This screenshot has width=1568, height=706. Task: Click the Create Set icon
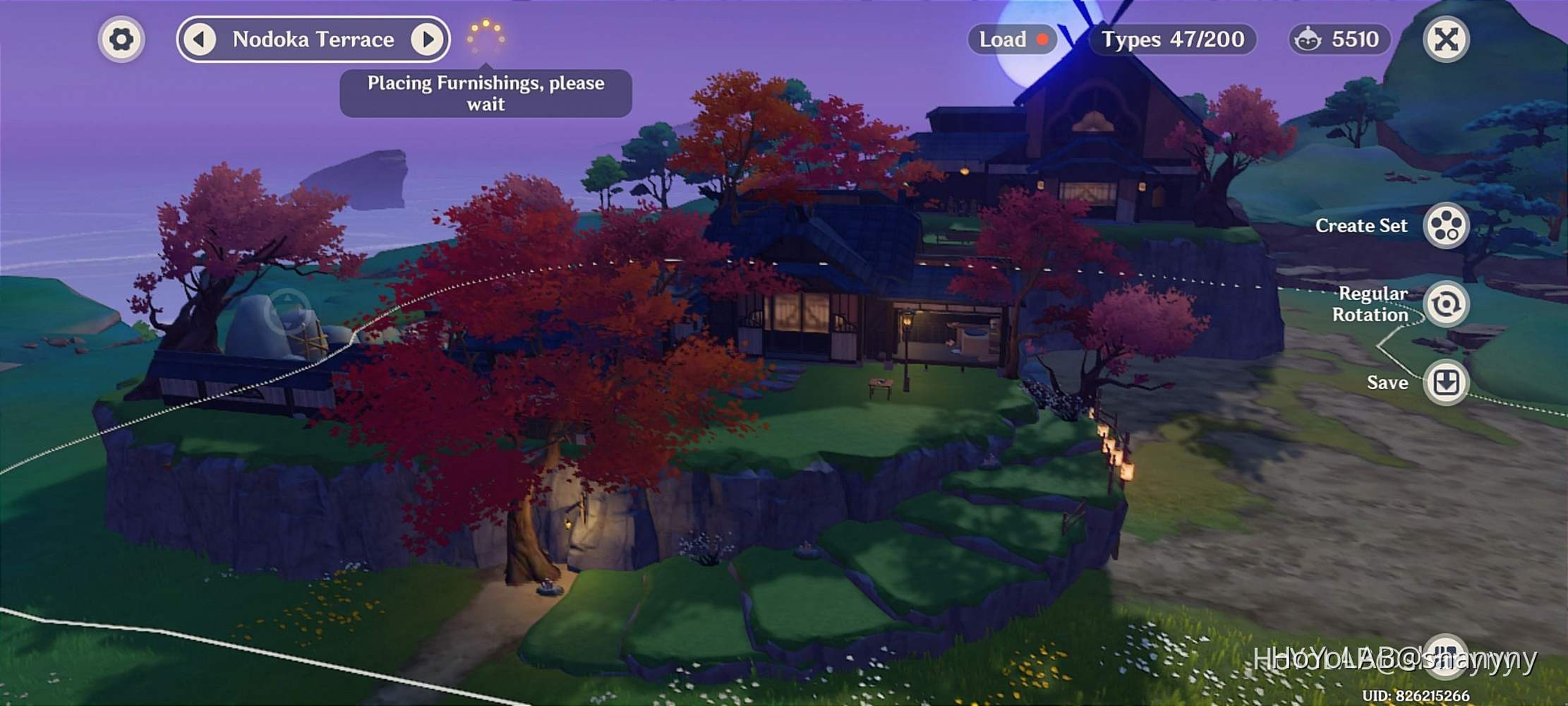tap(1447, 225)
